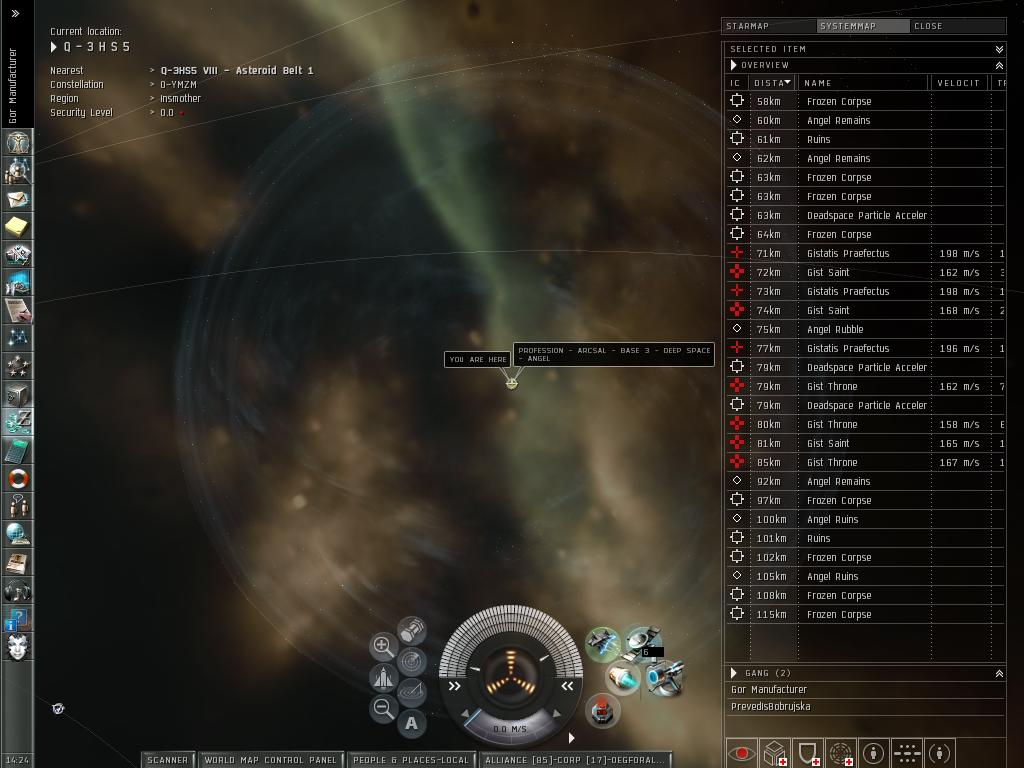The width and height of the screenshot is (1024, 768).
Task: Zoom out with the magnifier minus button
Action: [x=383, y=709]
